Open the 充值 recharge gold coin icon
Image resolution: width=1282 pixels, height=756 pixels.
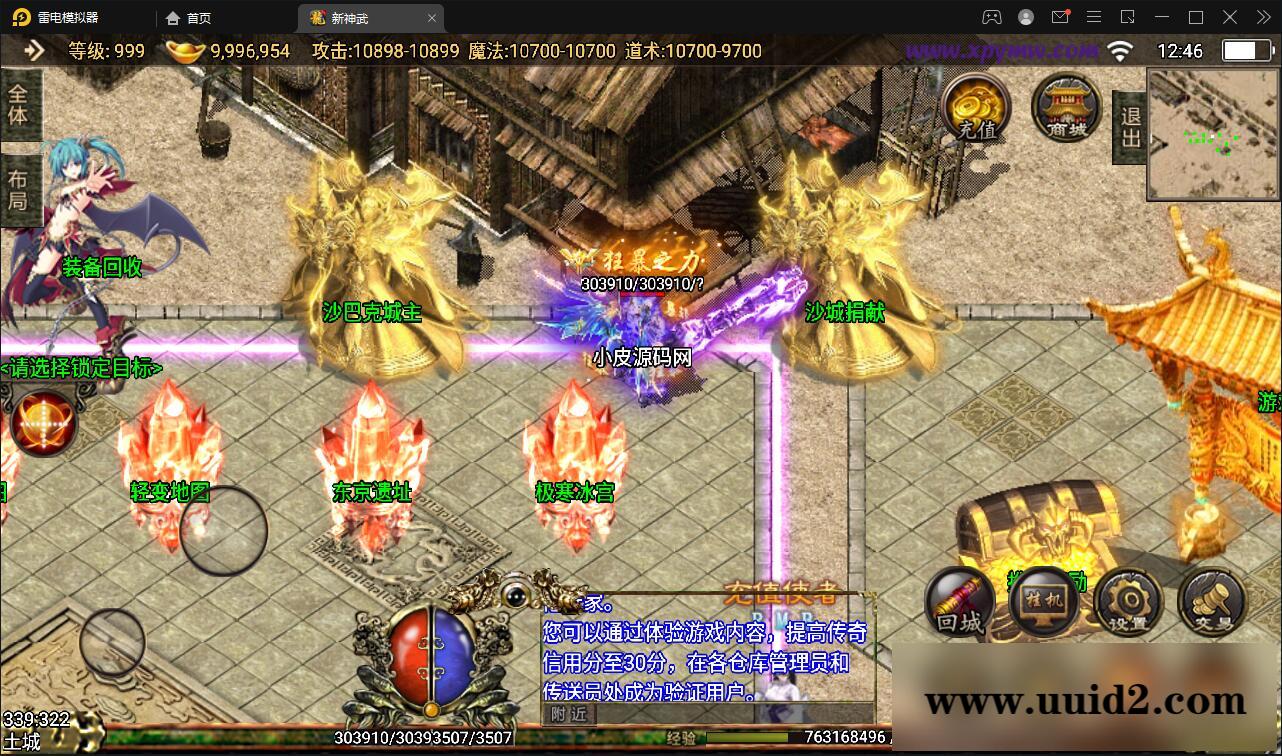point(974,109)
